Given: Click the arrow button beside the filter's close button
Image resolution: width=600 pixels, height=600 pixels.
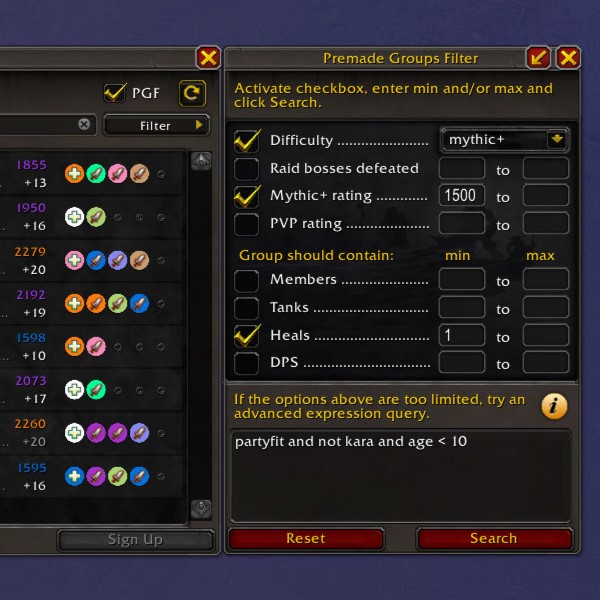Looking at the screenshot, I should tap(539, 57).
